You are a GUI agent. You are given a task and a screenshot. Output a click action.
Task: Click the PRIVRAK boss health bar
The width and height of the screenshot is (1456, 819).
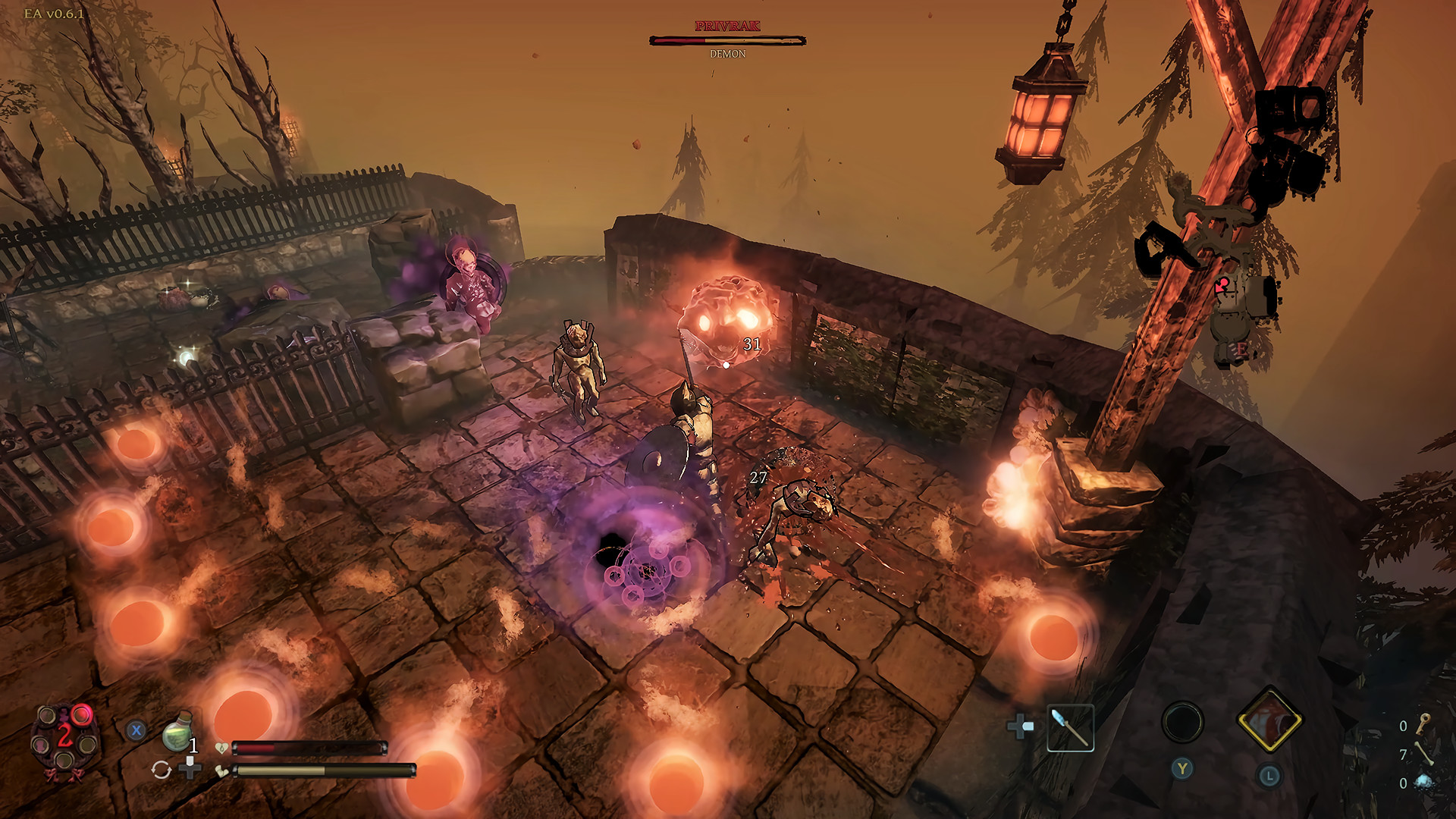click(x=726, y=40)
